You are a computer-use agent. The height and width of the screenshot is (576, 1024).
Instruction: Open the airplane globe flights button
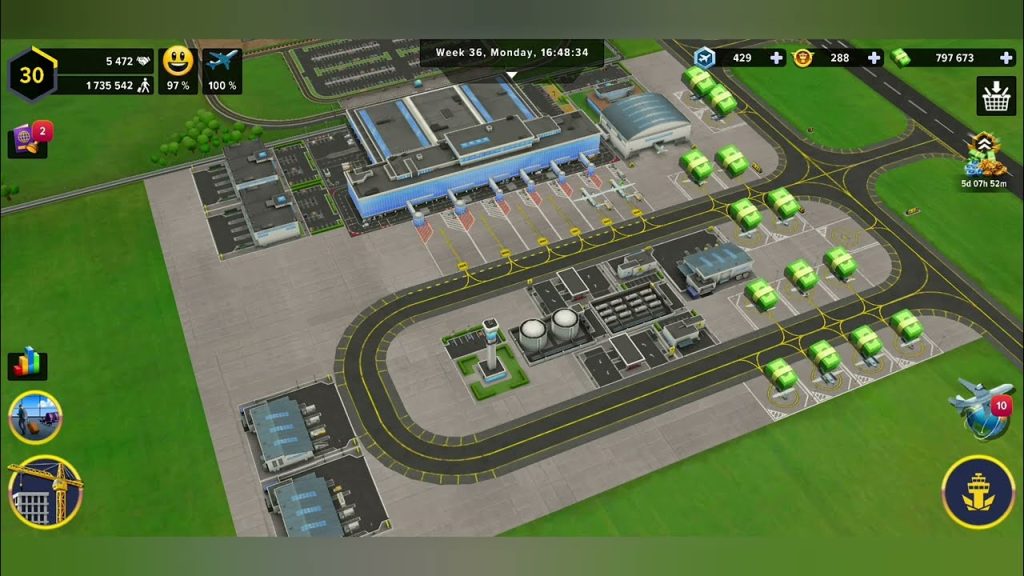tap(979, 409)
